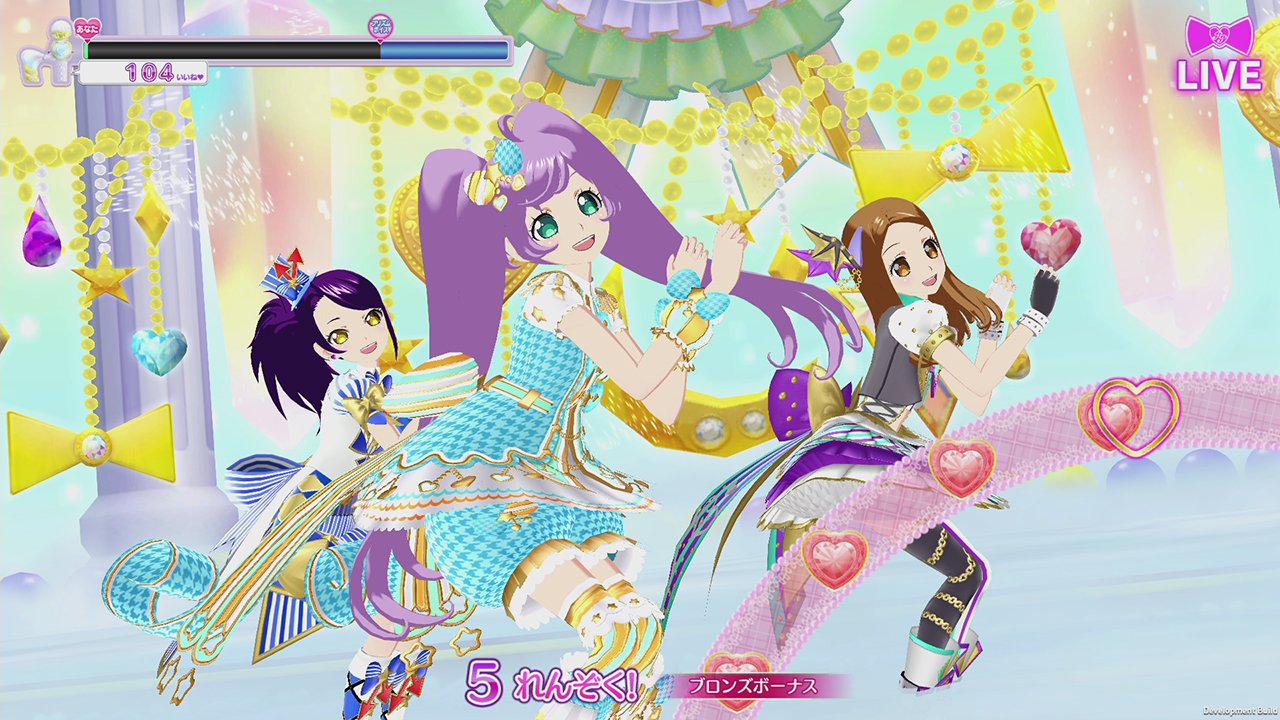
Task: Click the あなた heart marker above the progress bar
Action: [85, 28]
